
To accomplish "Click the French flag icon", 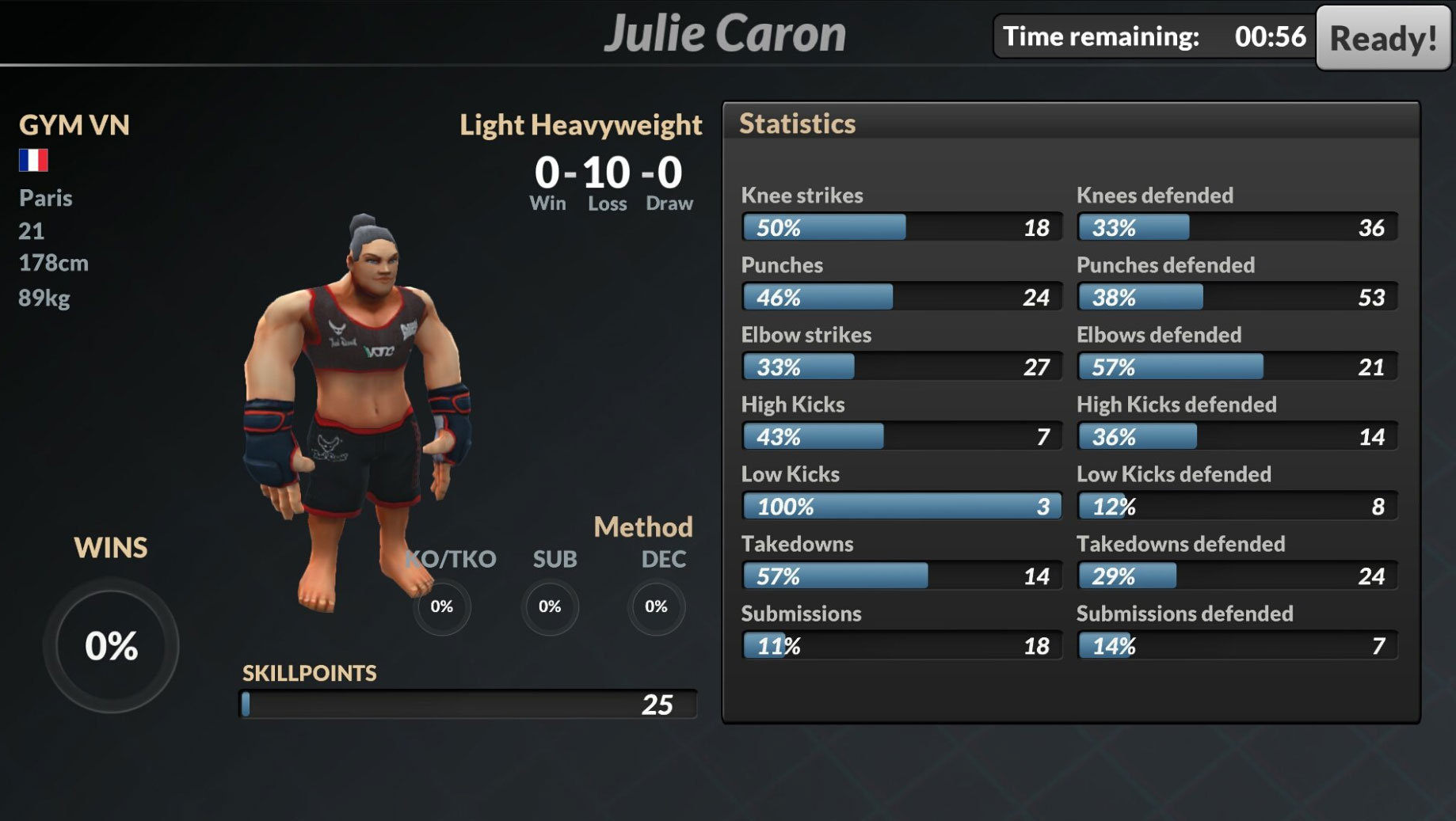I will [x=32, y=160].
